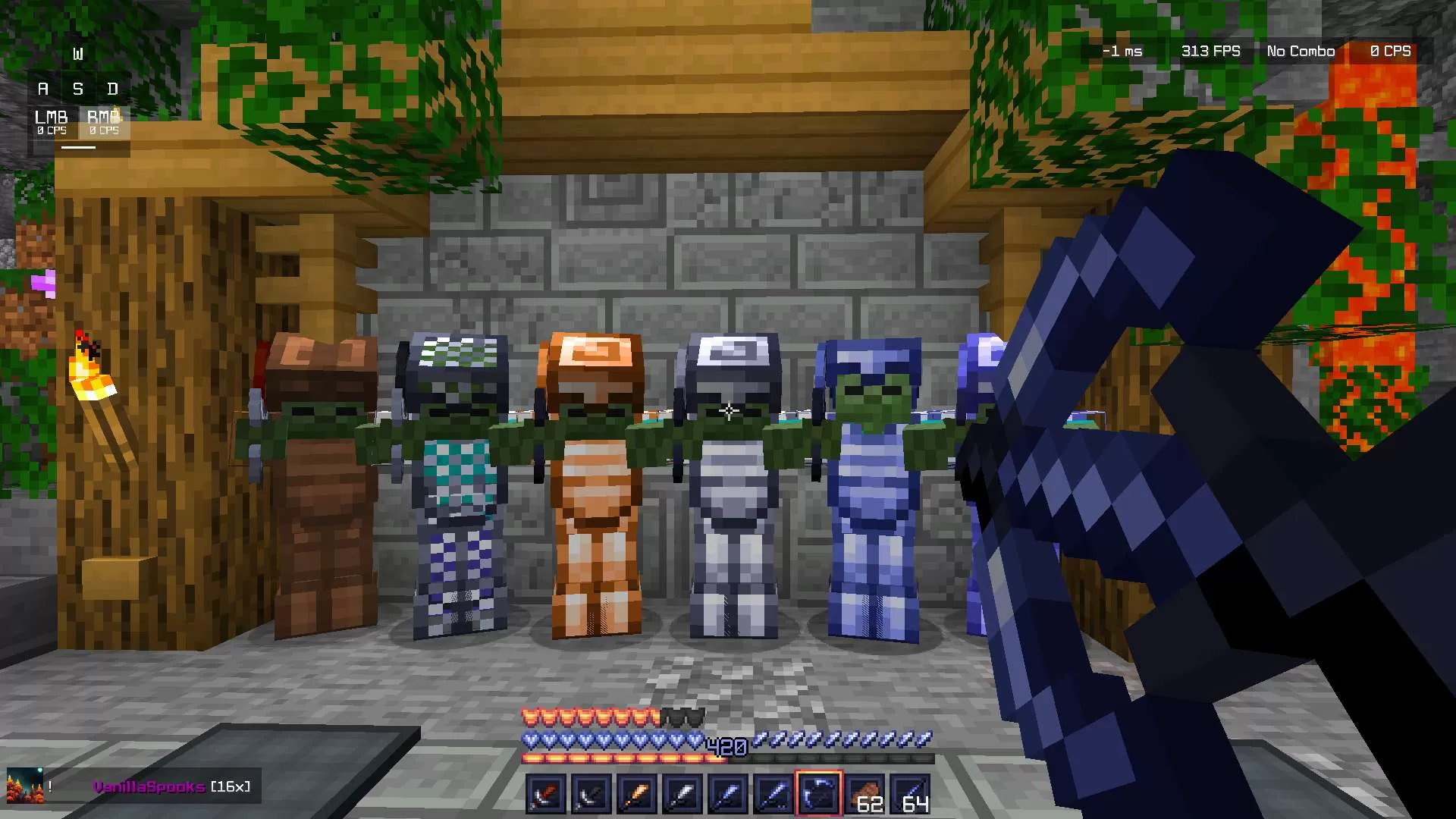
Task: Open the 313 FPS counter display
Action: (x=1210, y=51)
